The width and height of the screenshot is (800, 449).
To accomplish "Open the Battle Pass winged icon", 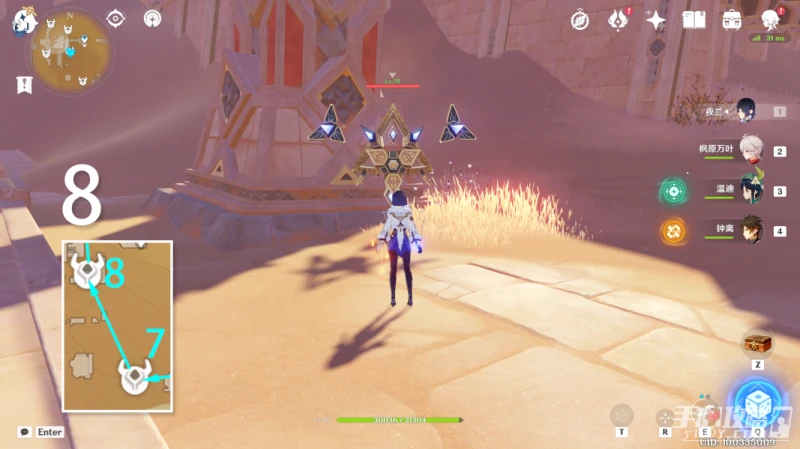I will (618, 19).
